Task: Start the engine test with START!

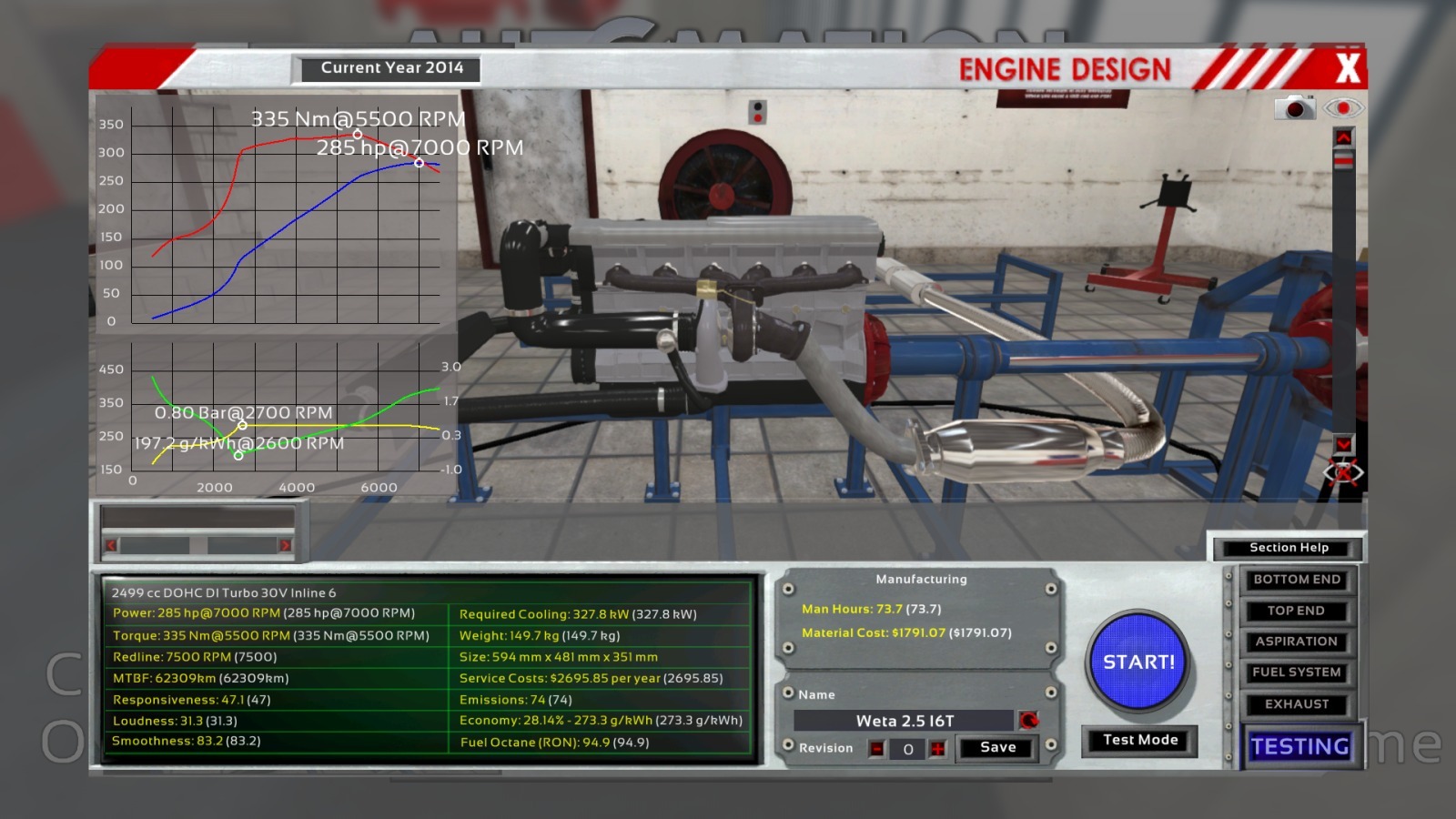Action: tap(1138, 662)
